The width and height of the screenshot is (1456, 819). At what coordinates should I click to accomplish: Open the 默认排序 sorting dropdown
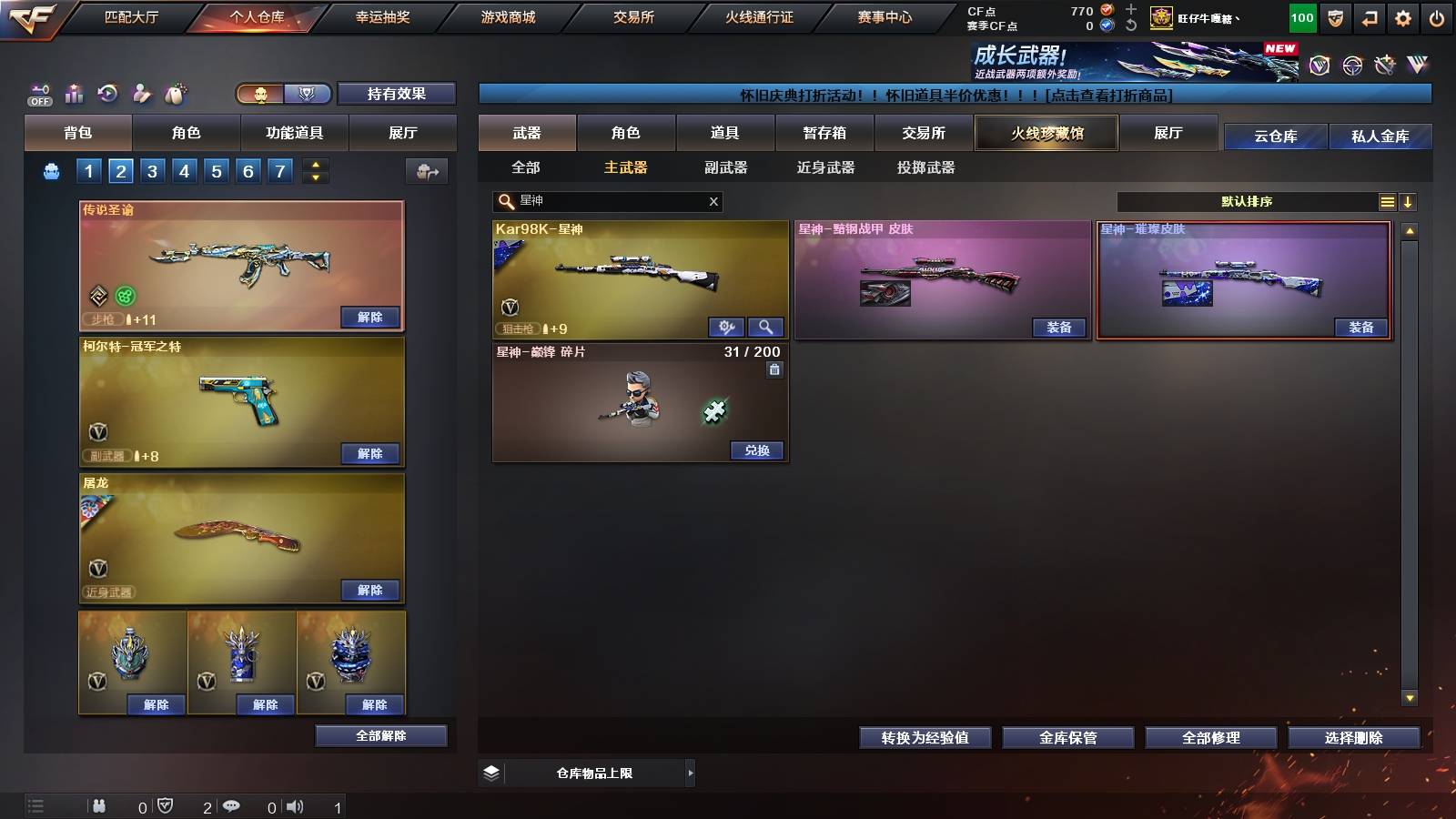coord(1247,201)
